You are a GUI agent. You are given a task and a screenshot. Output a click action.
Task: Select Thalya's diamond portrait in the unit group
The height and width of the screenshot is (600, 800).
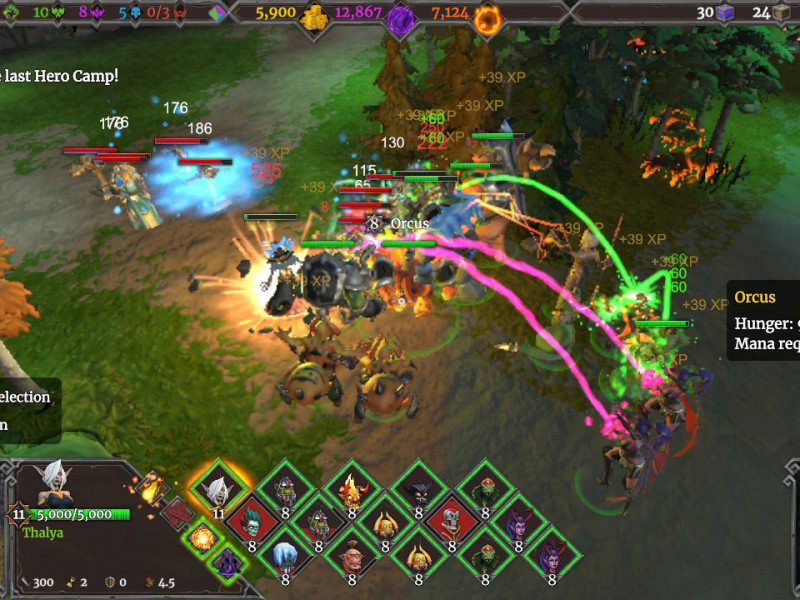(218, 490)
